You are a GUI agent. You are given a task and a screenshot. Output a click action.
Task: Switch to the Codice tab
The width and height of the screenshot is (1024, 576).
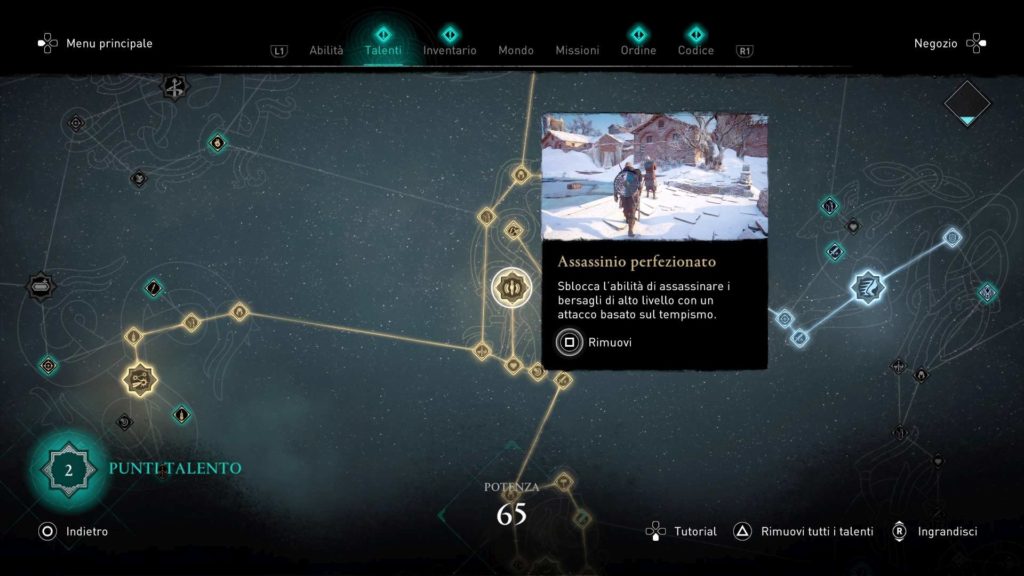coord(696,50)
